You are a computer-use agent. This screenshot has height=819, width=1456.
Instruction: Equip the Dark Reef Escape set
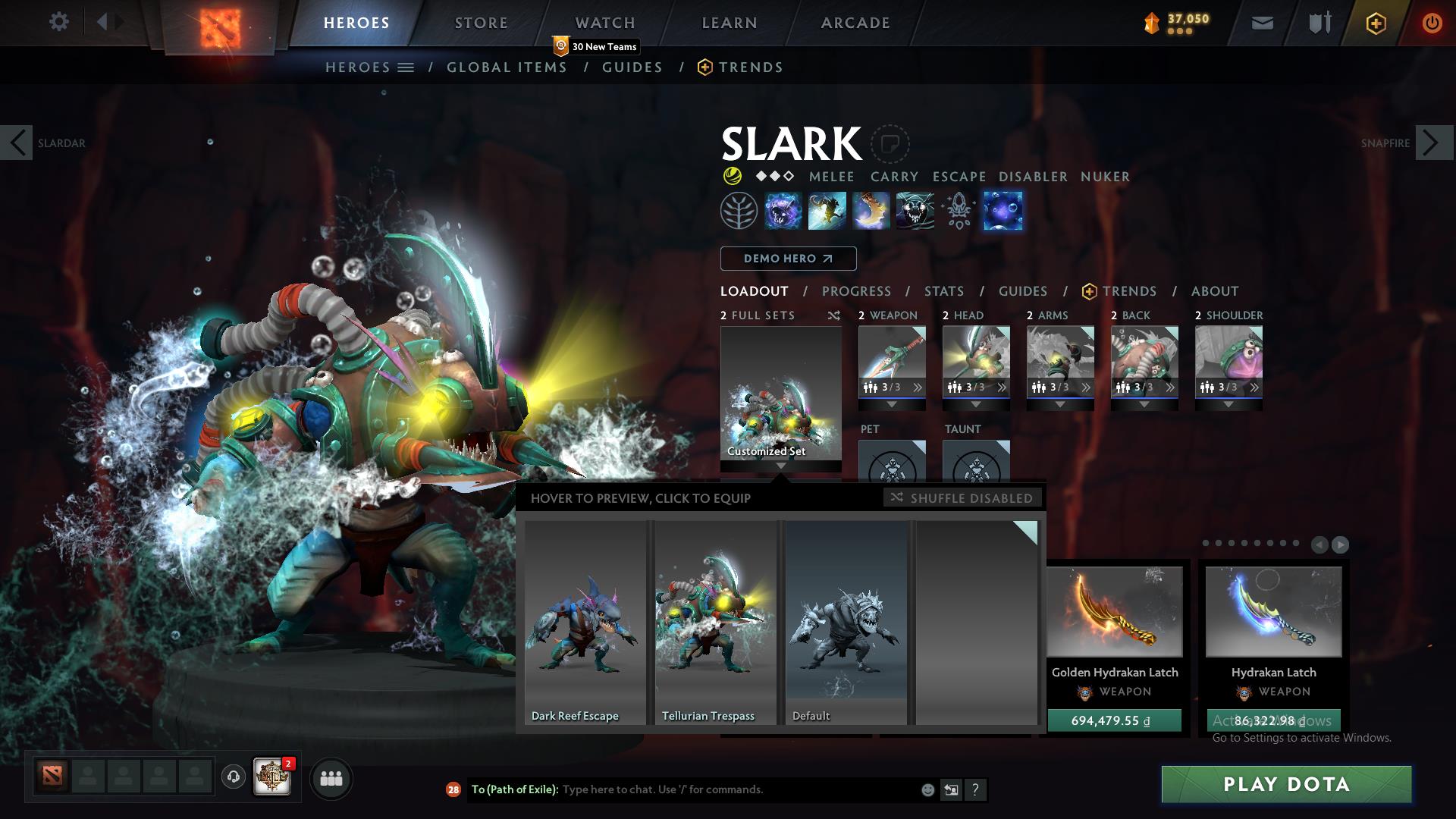click(x=585, y=622)
